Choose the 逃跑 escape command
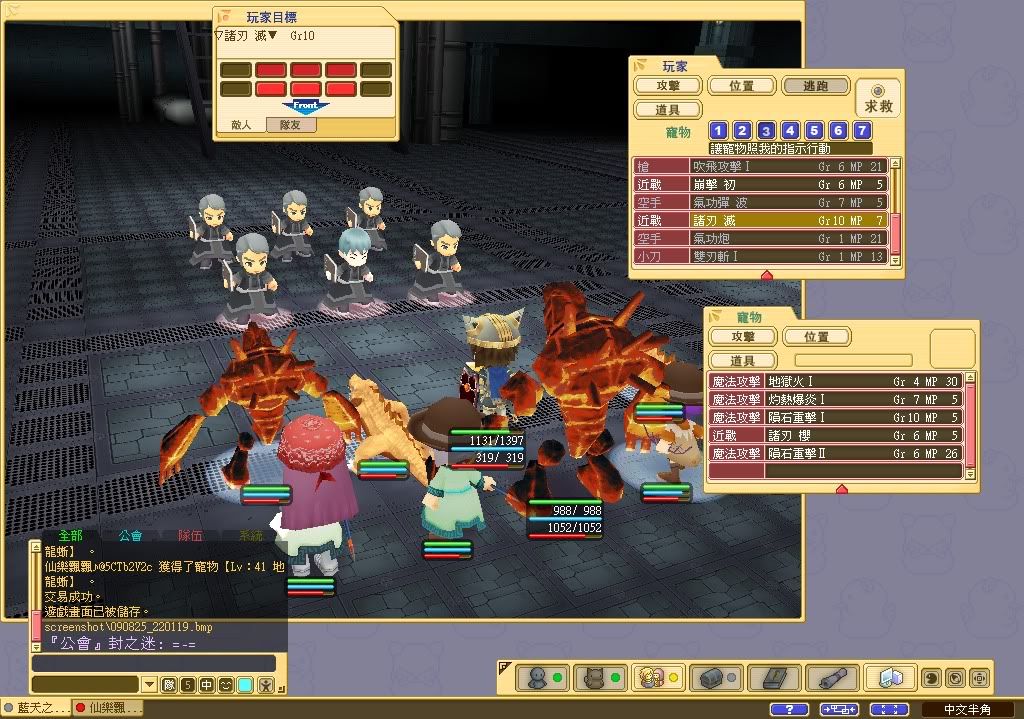Screen dimensions: 1024x719 (815, 87)
